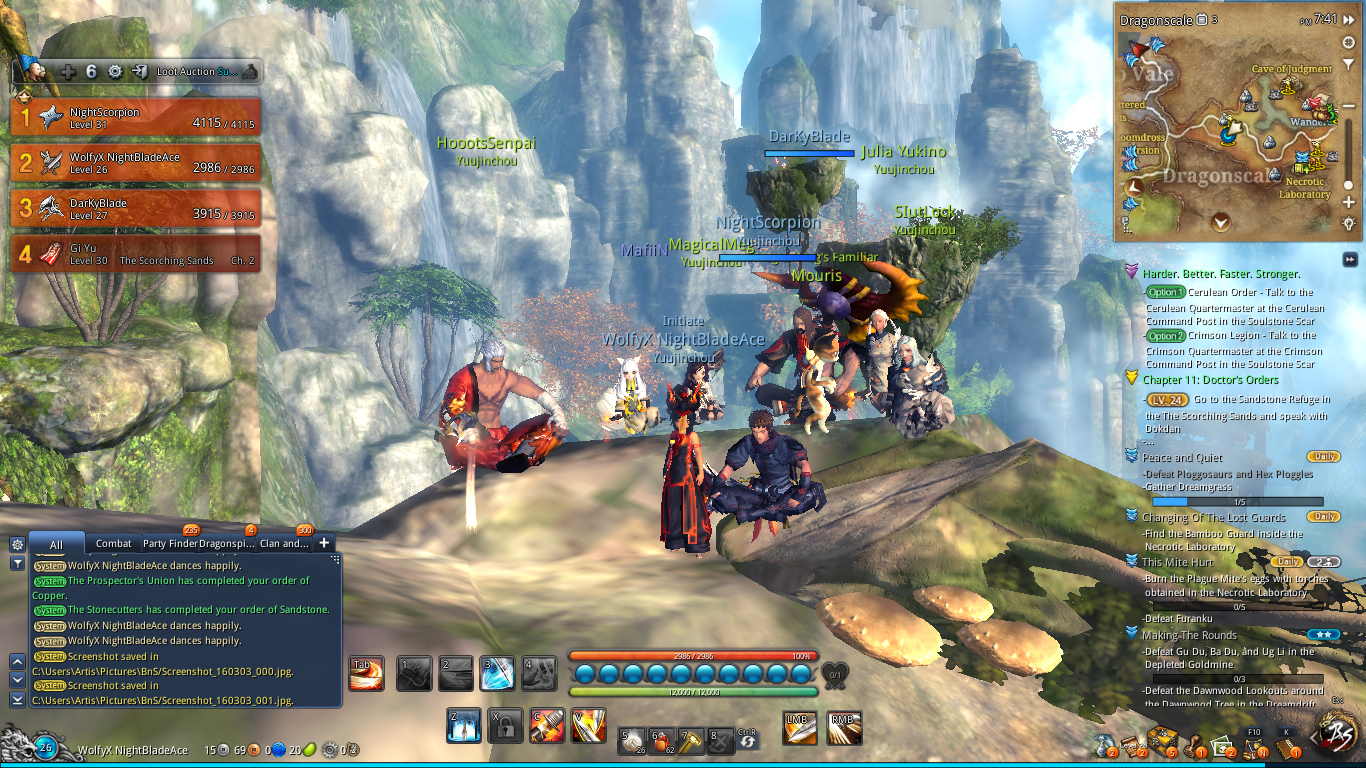Open the minimap filter funnel
The image size is (1366, 768).
1349,66
